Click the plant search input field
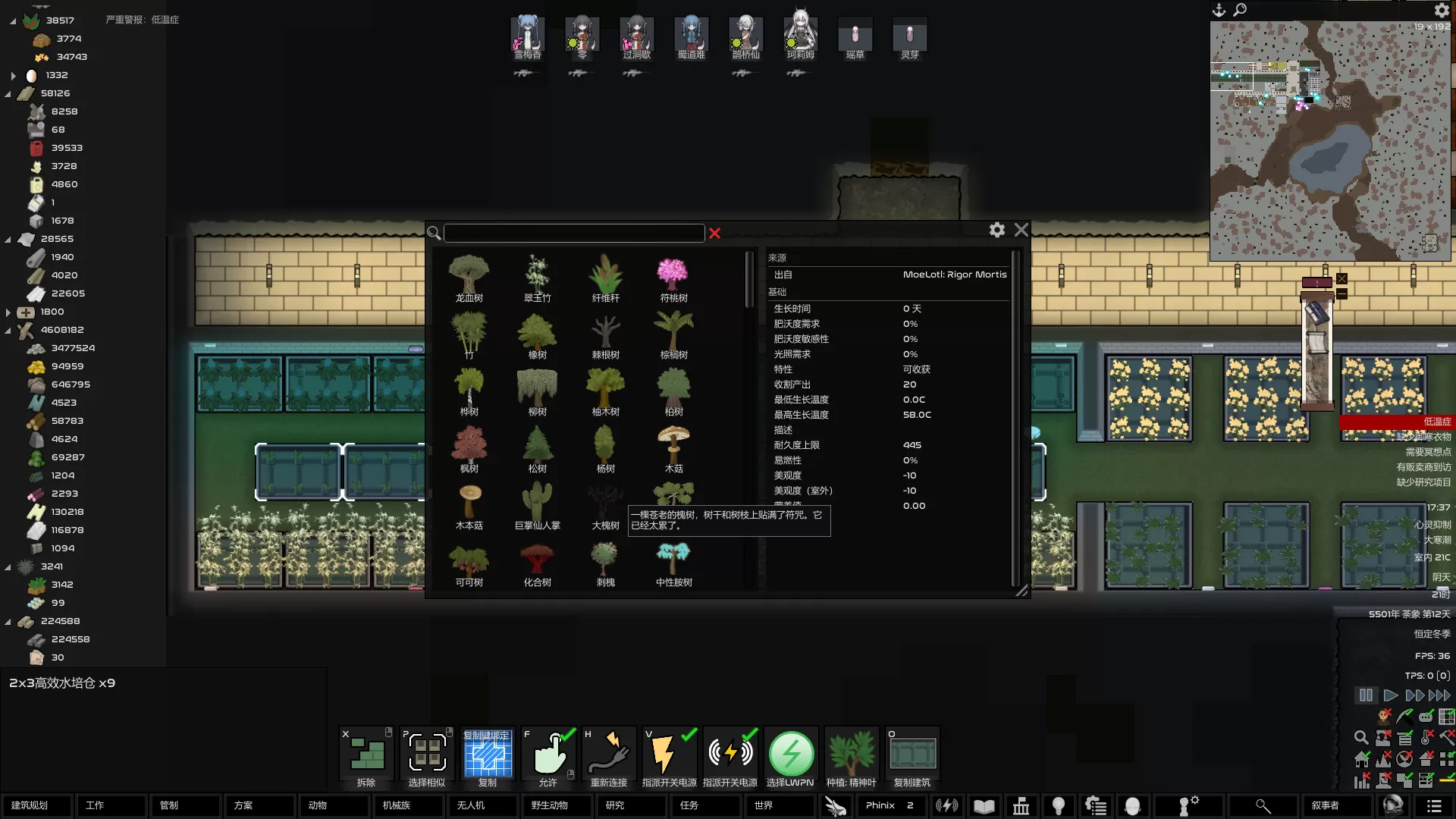 (574, 233)
